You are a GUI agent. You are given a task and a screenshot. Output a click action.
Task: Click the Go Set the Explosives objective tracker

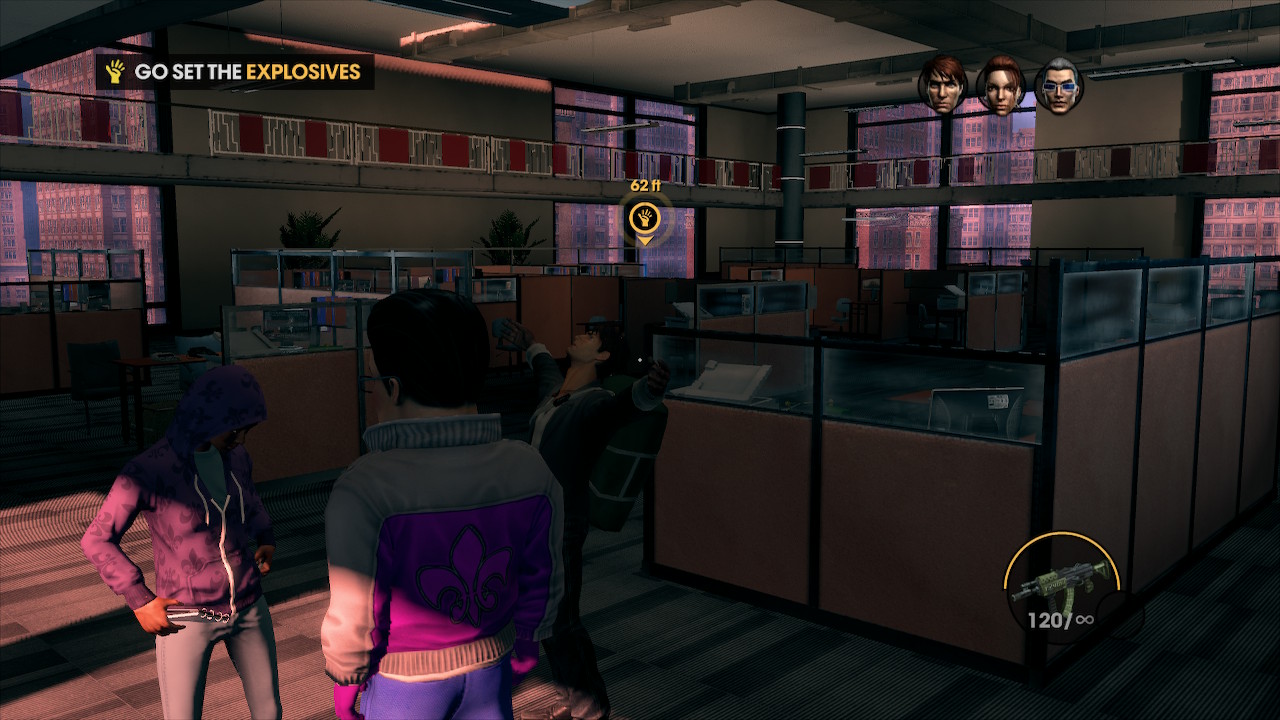point(235,72)
